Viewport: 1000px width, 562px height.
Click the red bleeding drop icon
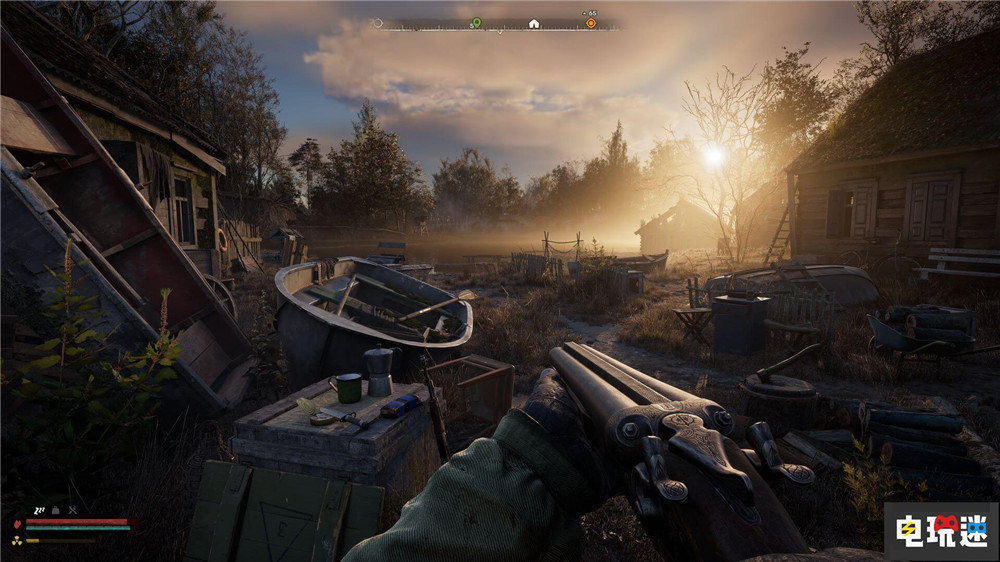tap(17, 523)
